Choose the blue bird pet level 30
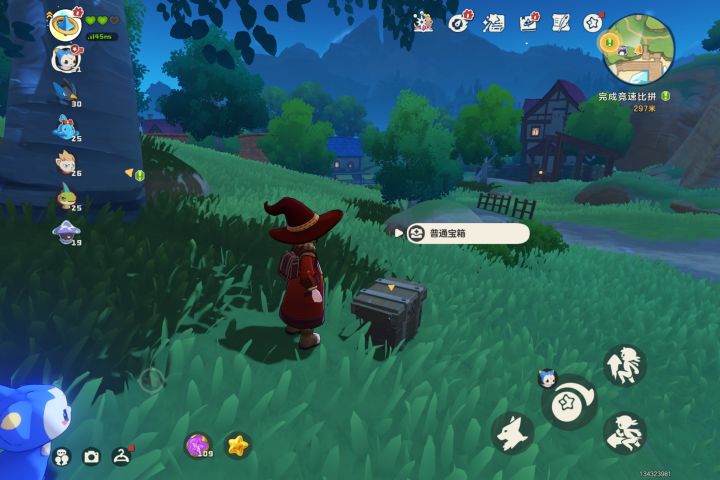Screen dimensions: 720x480 pyautogui.click(x=67, y=92)
